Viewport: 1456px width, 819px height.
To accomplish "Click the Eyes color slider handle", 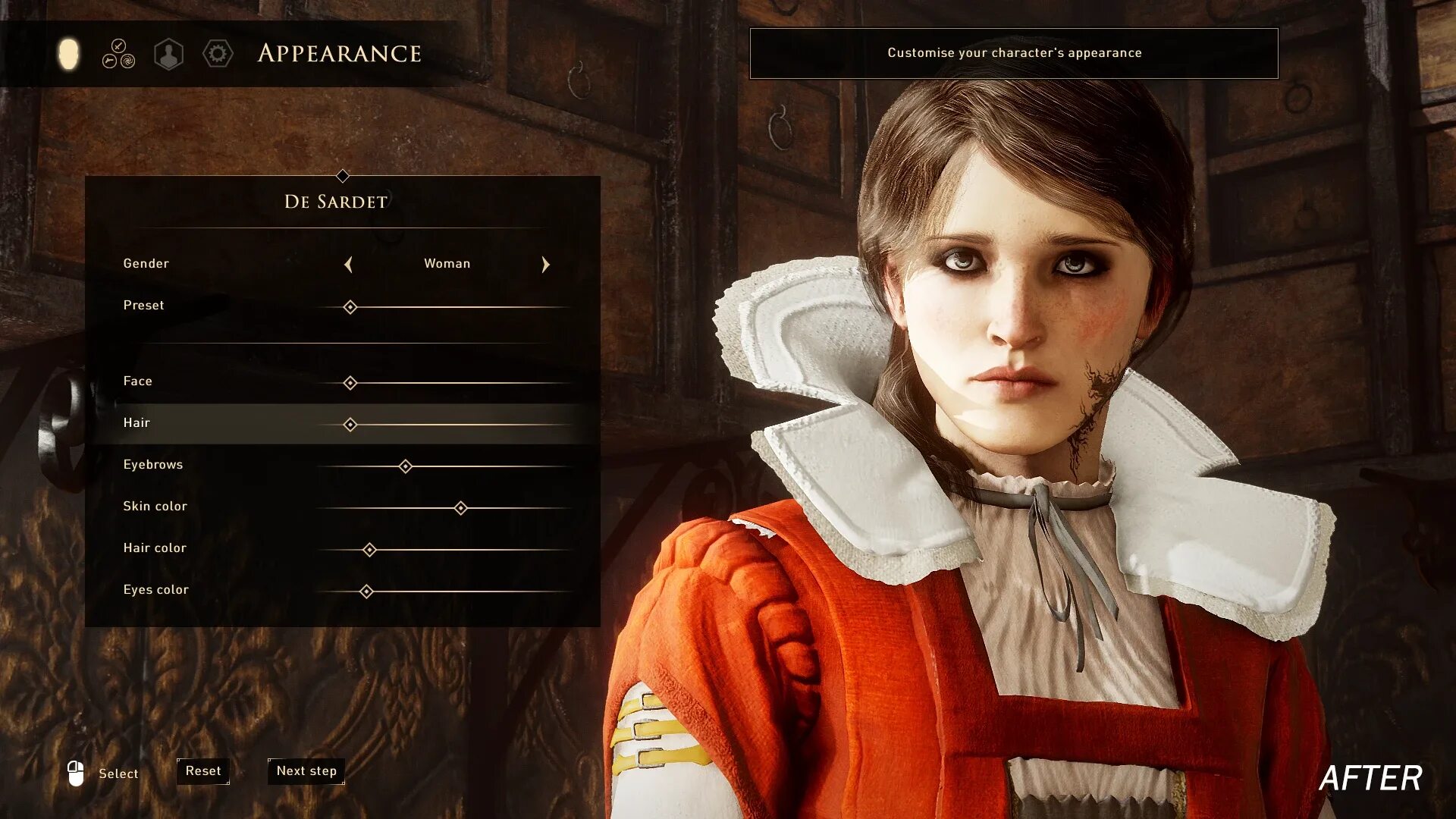I will pyautogui.click(x=366, y=591).
